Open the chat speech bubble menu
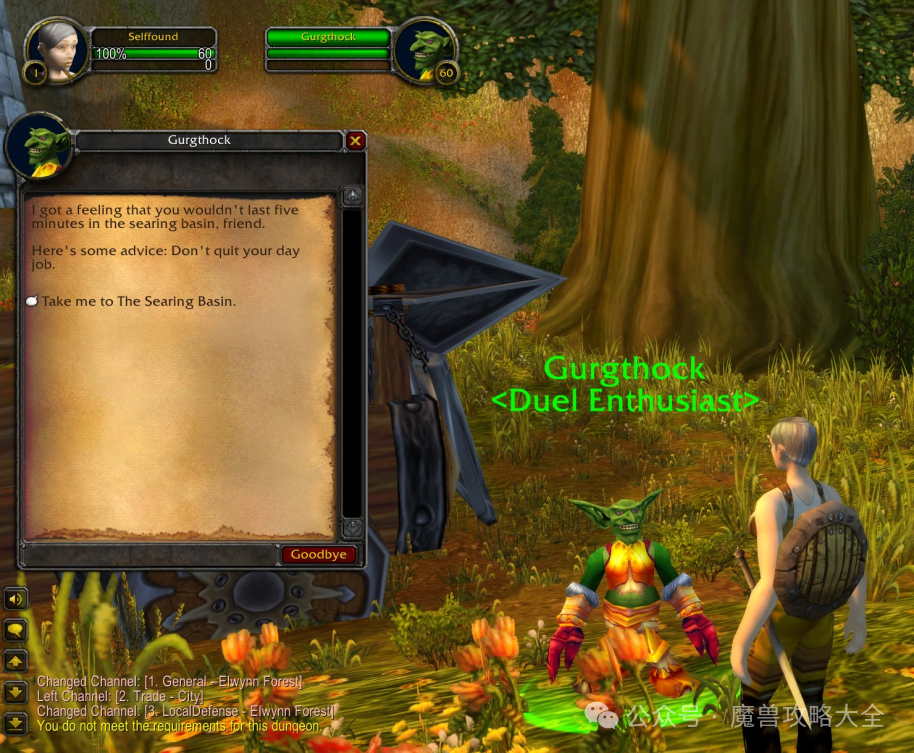This screenshot has height=753, width=914. 15,630
